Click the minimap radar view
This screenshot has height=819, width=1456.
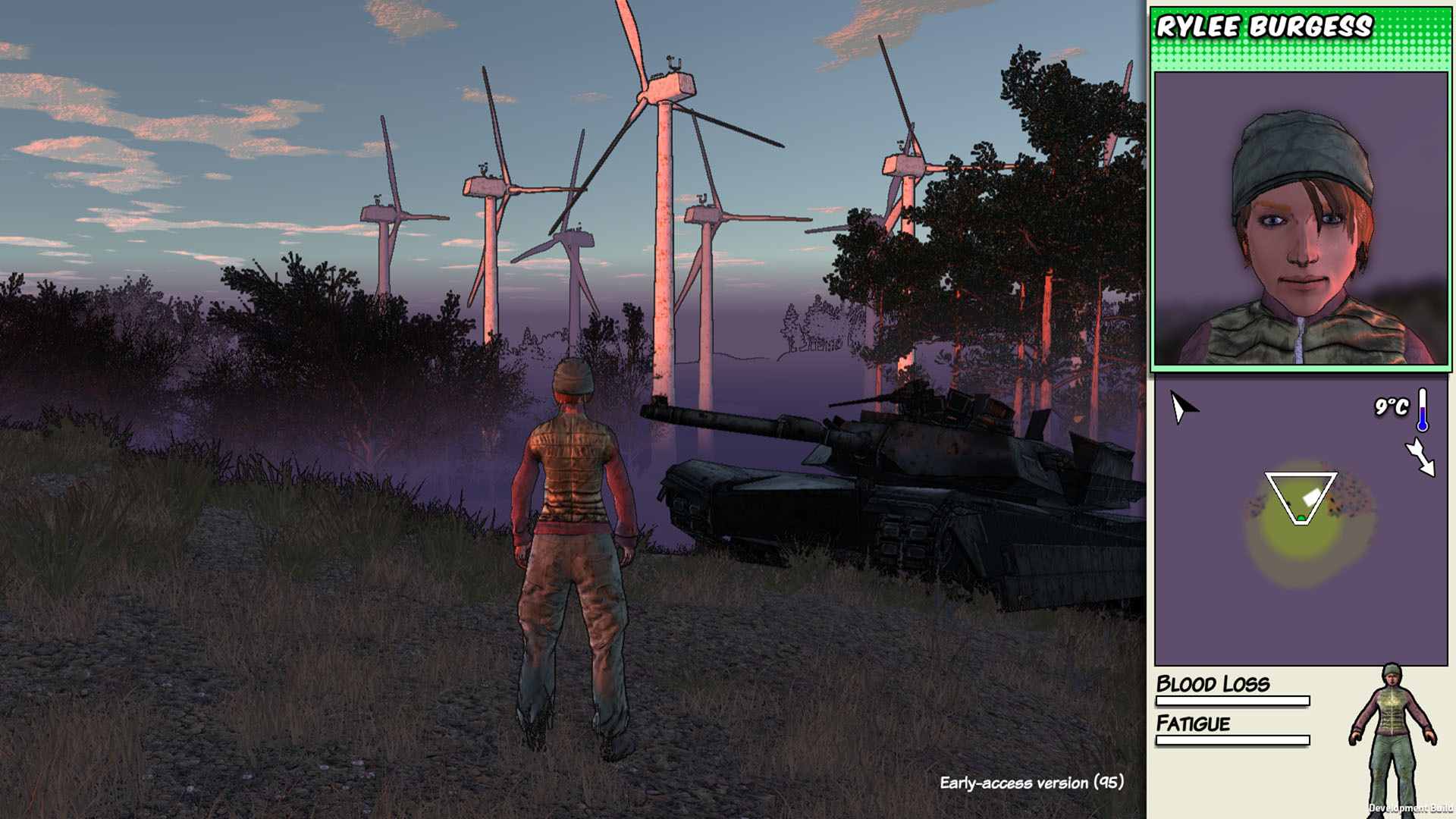click(1301, 522)
